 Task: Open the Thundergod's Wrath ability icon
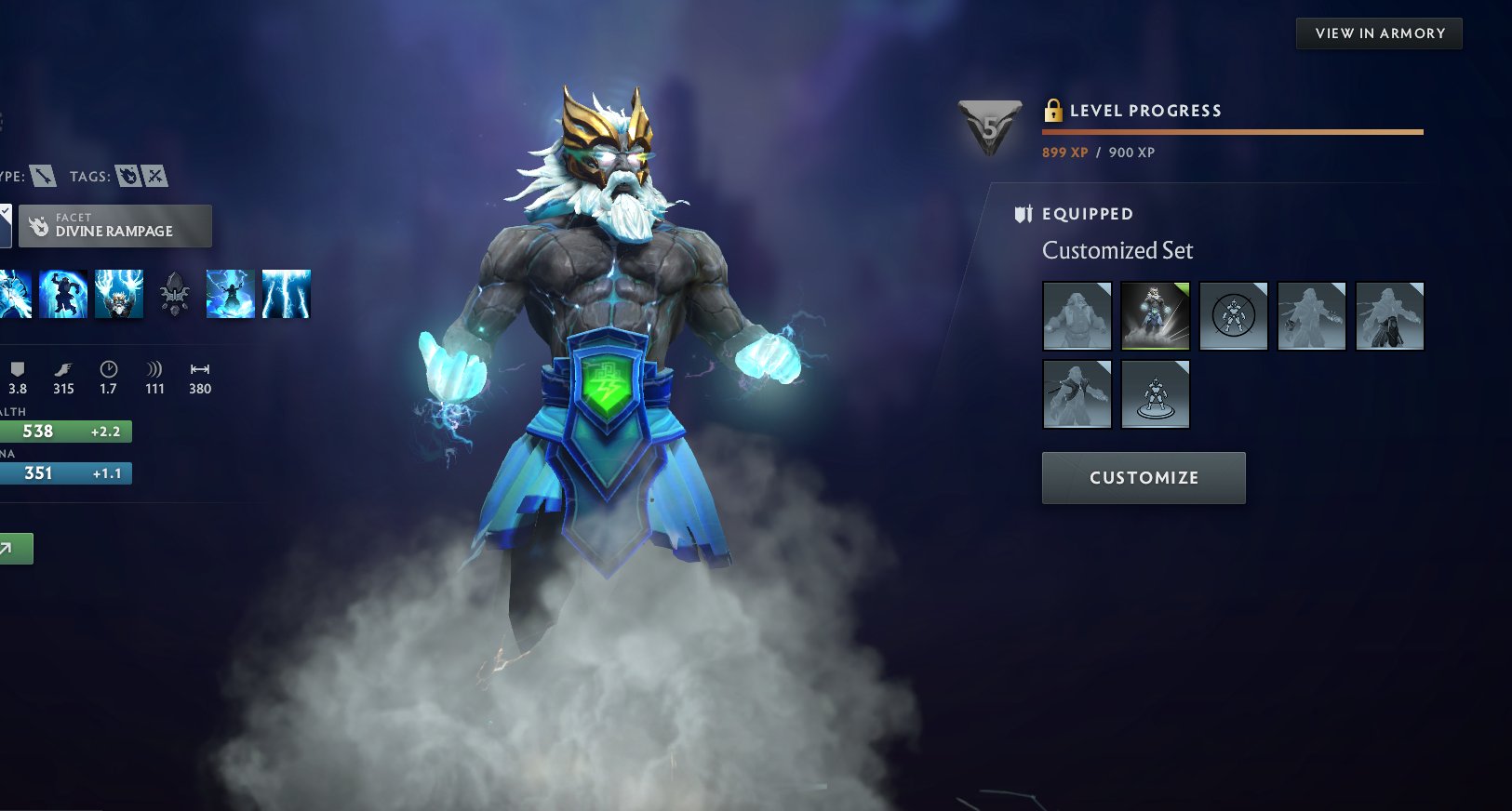pos(286,293)
